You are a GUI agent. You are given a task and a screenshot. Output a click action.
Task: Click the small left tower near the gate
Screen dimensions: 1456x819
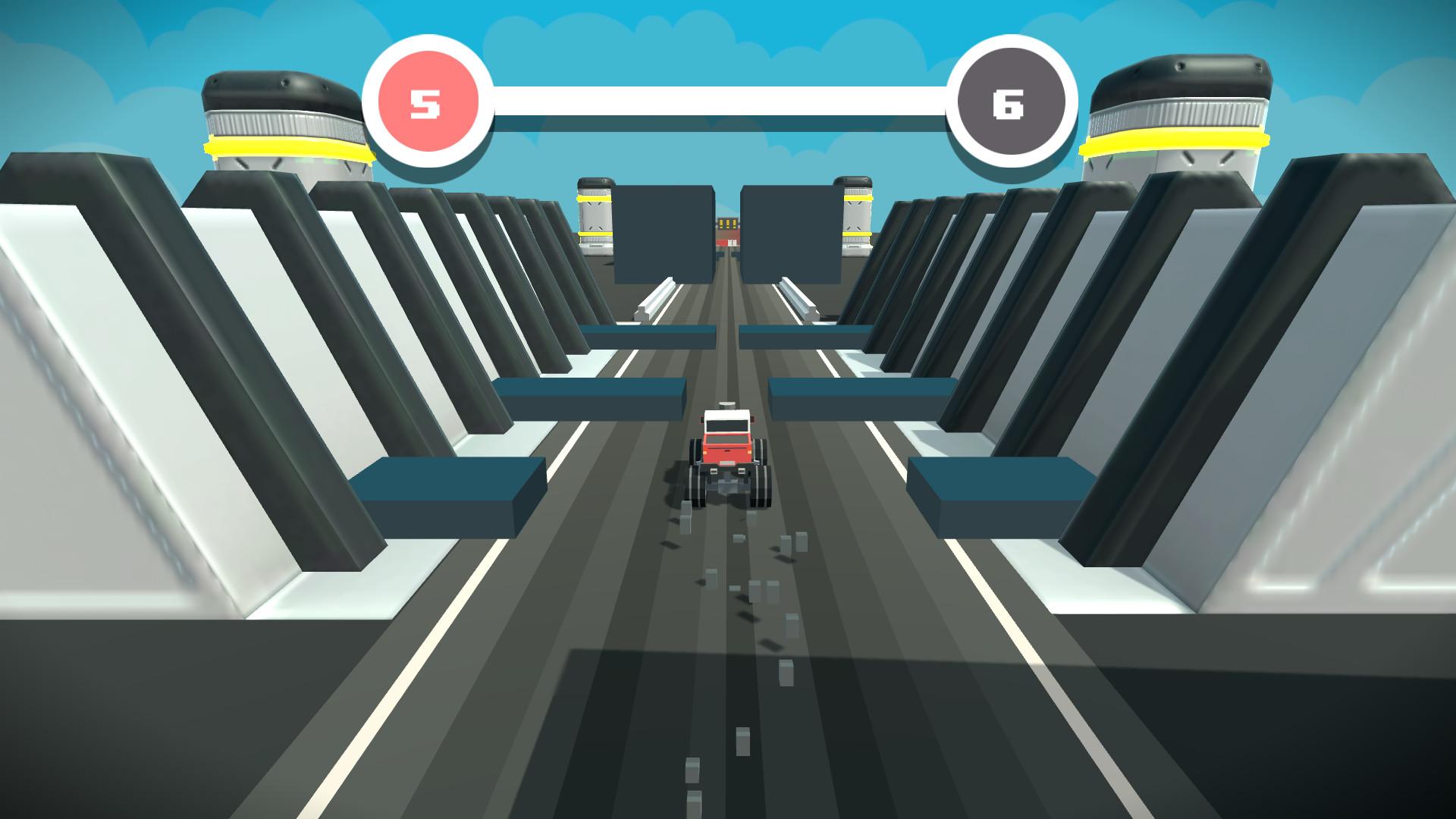click(x=595, y=216)
